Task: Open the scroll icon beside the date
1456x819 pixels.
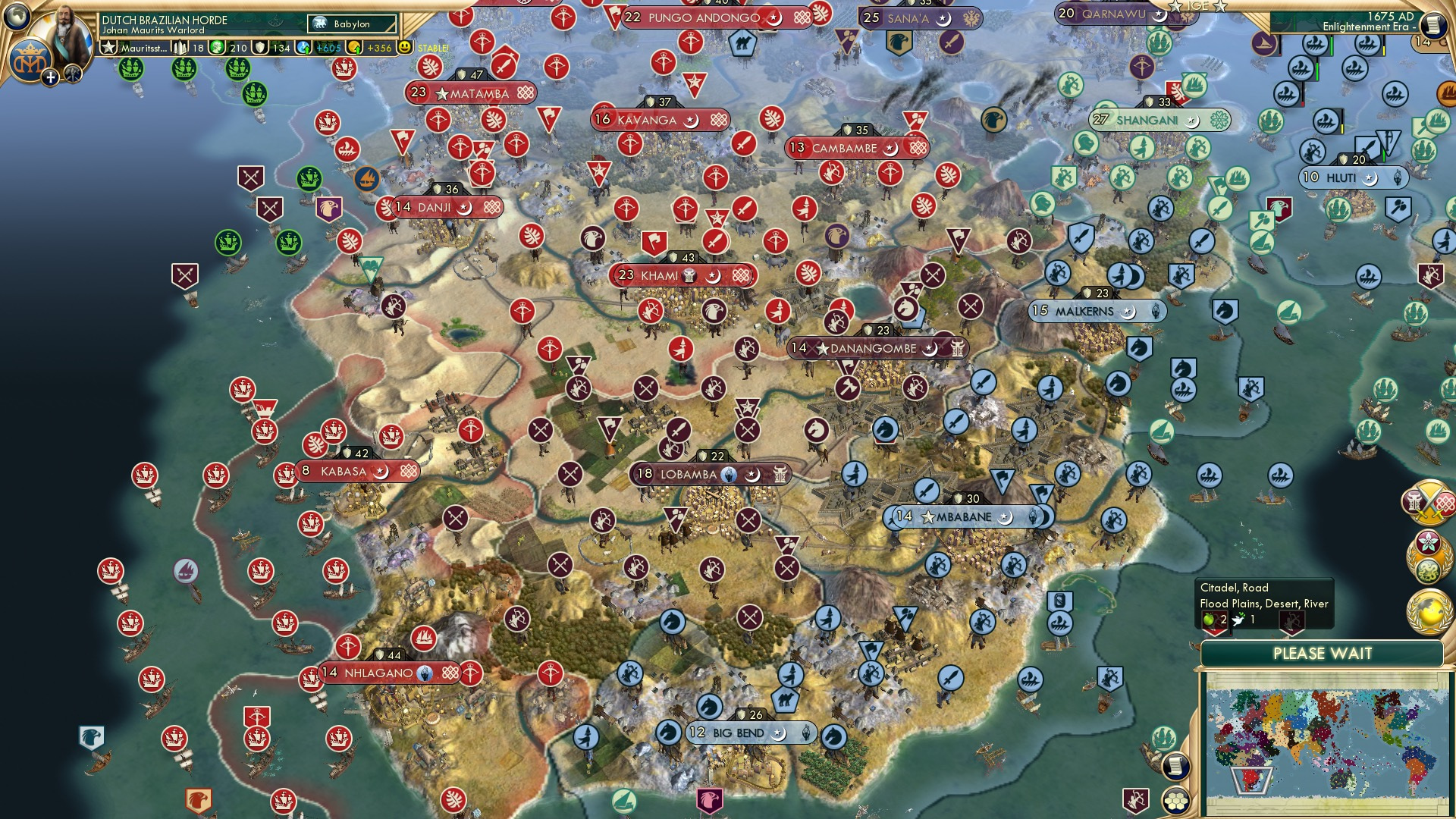Action: point(1432,25)
